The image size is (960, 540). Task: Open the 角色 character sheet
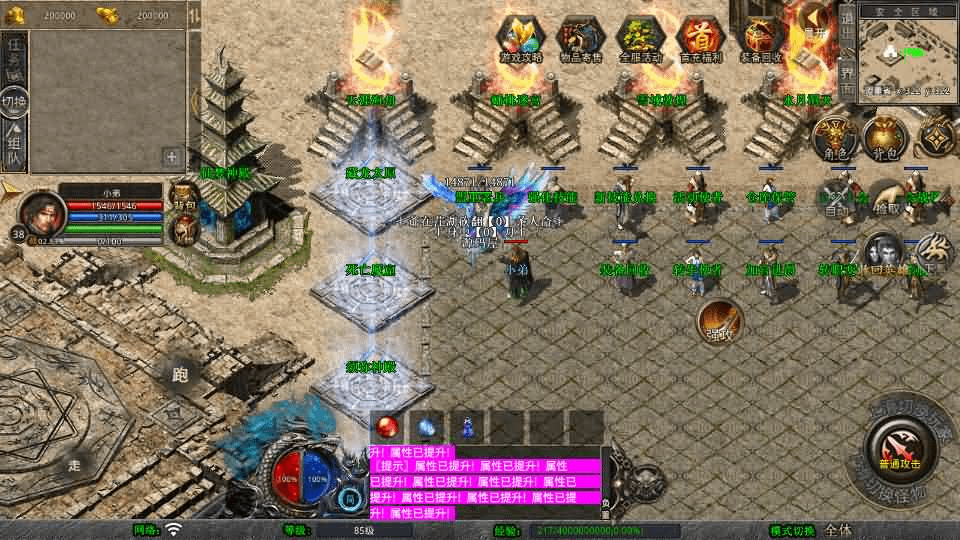[832, 137]
